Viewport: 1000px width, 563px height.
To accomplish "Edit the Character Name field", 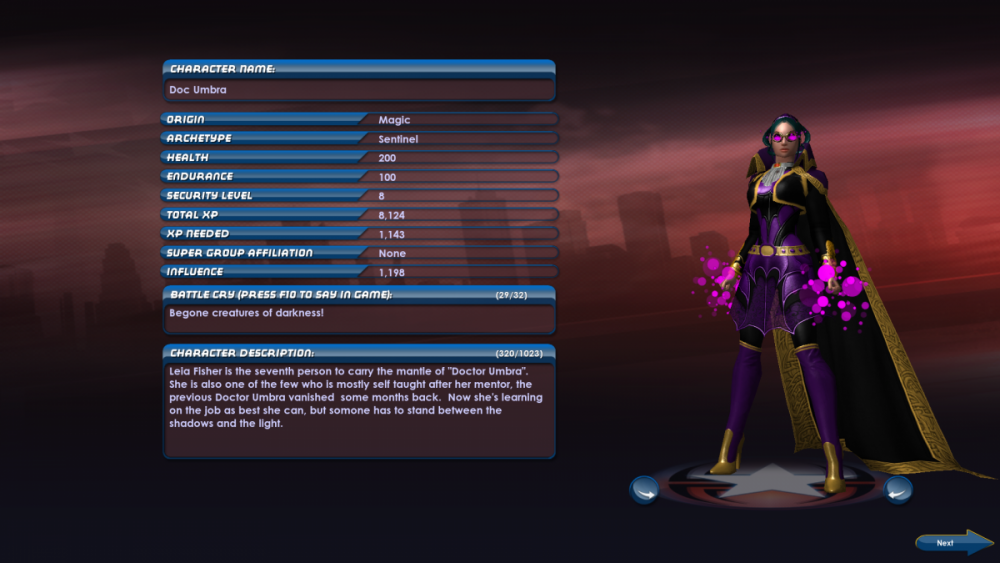I will click(359, 90).
